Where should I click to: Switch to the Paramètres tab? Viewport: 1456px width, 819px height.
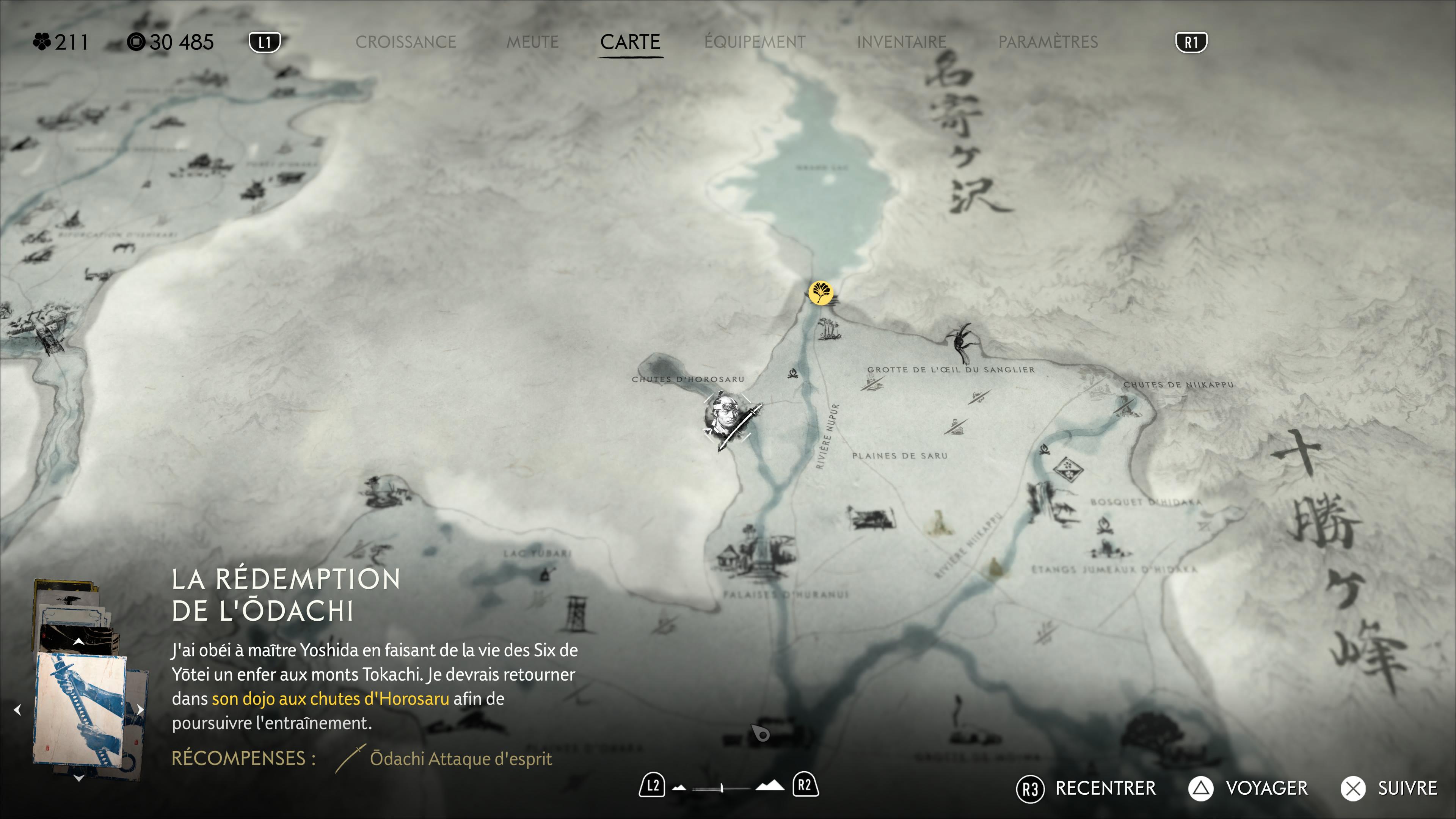(1048, 42)
